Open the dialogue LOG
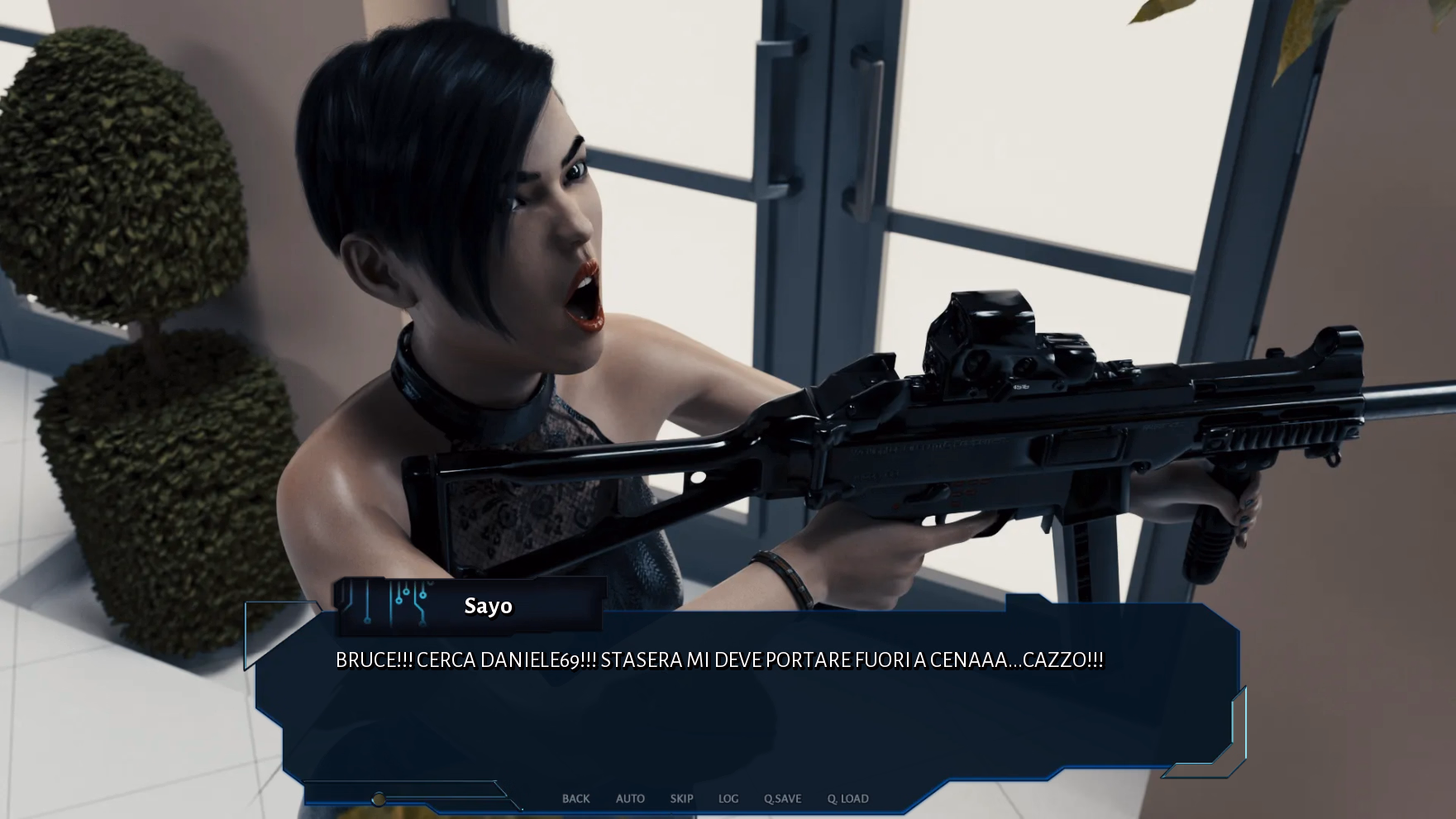1456x819 pixels. pyautogui.click(x=728, y=798)
